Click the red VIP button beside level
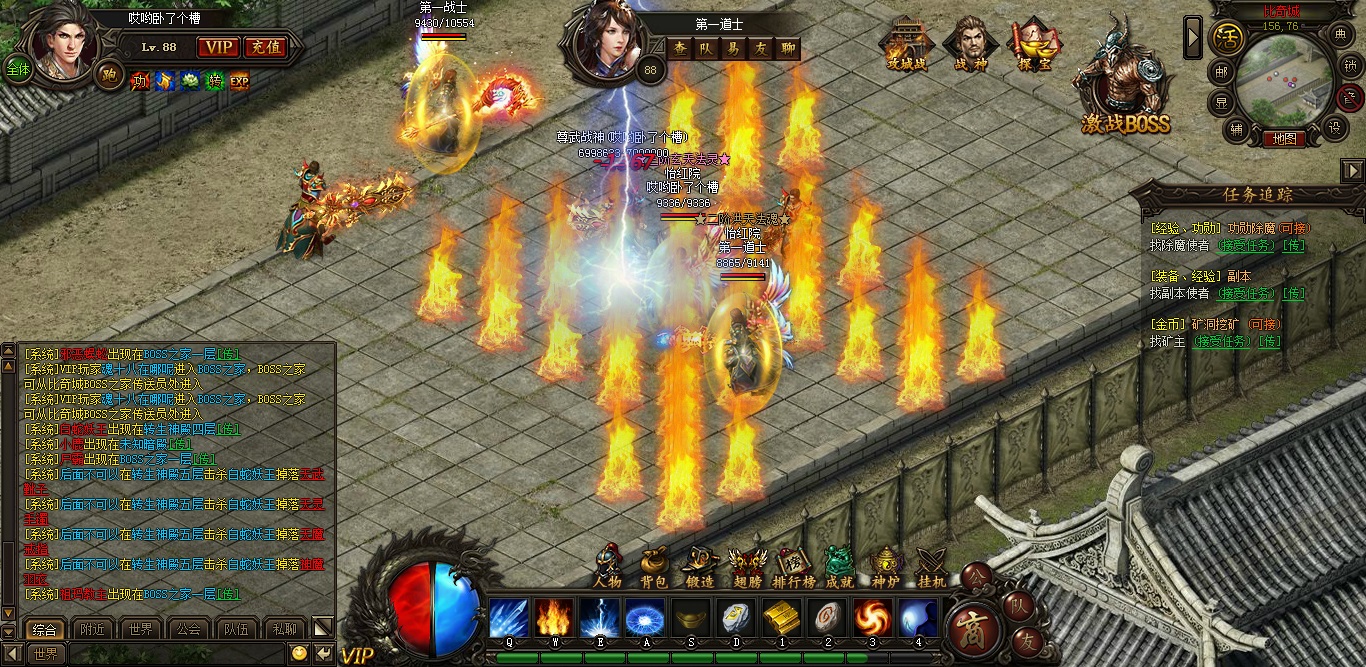 point(218,47)
